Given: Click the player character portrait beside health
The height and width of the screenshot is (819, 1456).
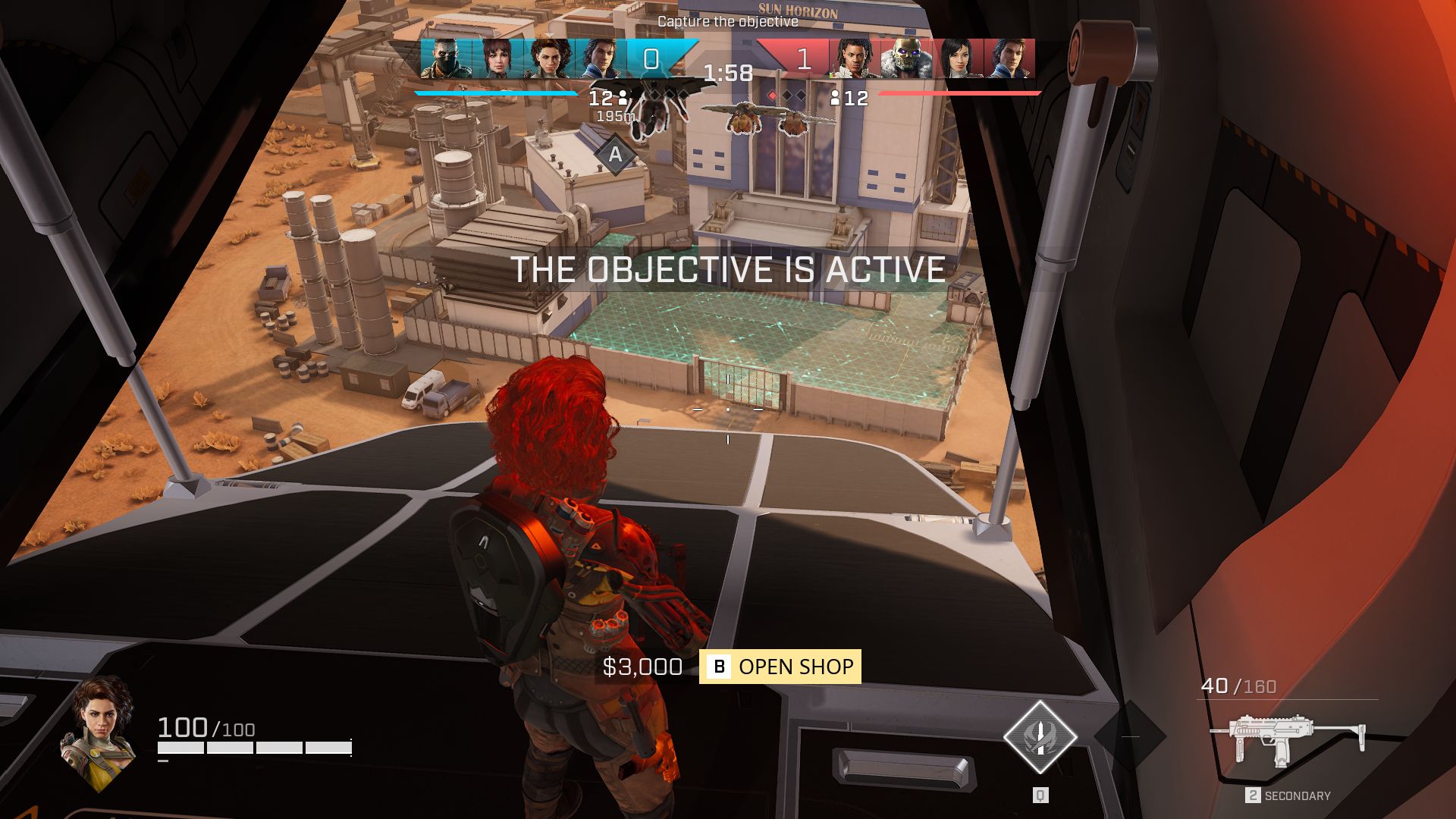Looking at the screenshot, I should [x=99, y=731].
